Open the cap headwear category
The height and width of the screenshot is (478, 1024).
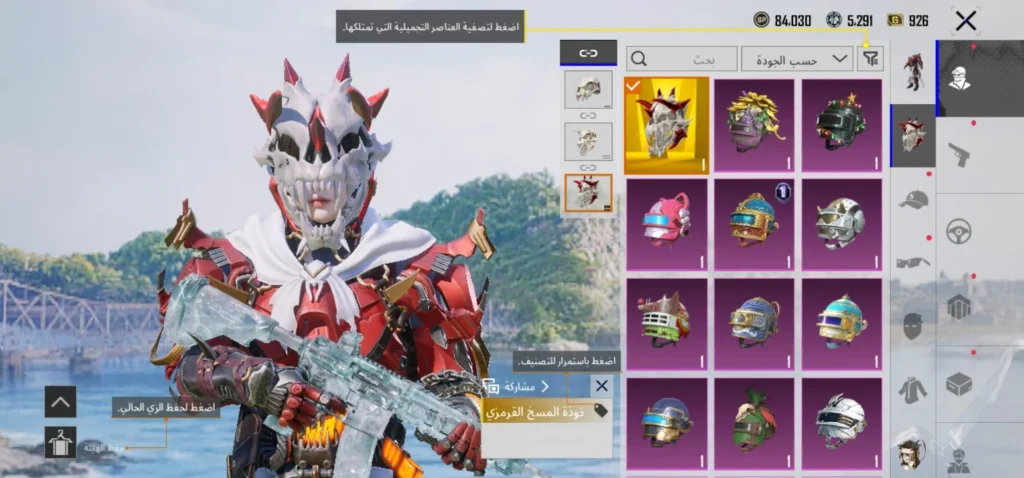coord(913,200)
